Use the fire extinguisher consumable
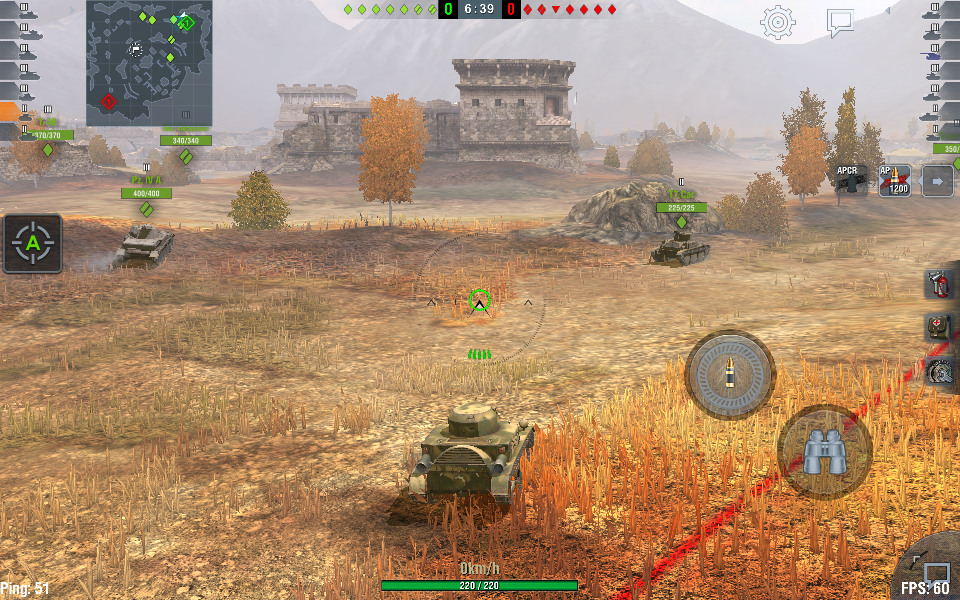The width and height of the screenshot is (960, 600). point(939,284)
